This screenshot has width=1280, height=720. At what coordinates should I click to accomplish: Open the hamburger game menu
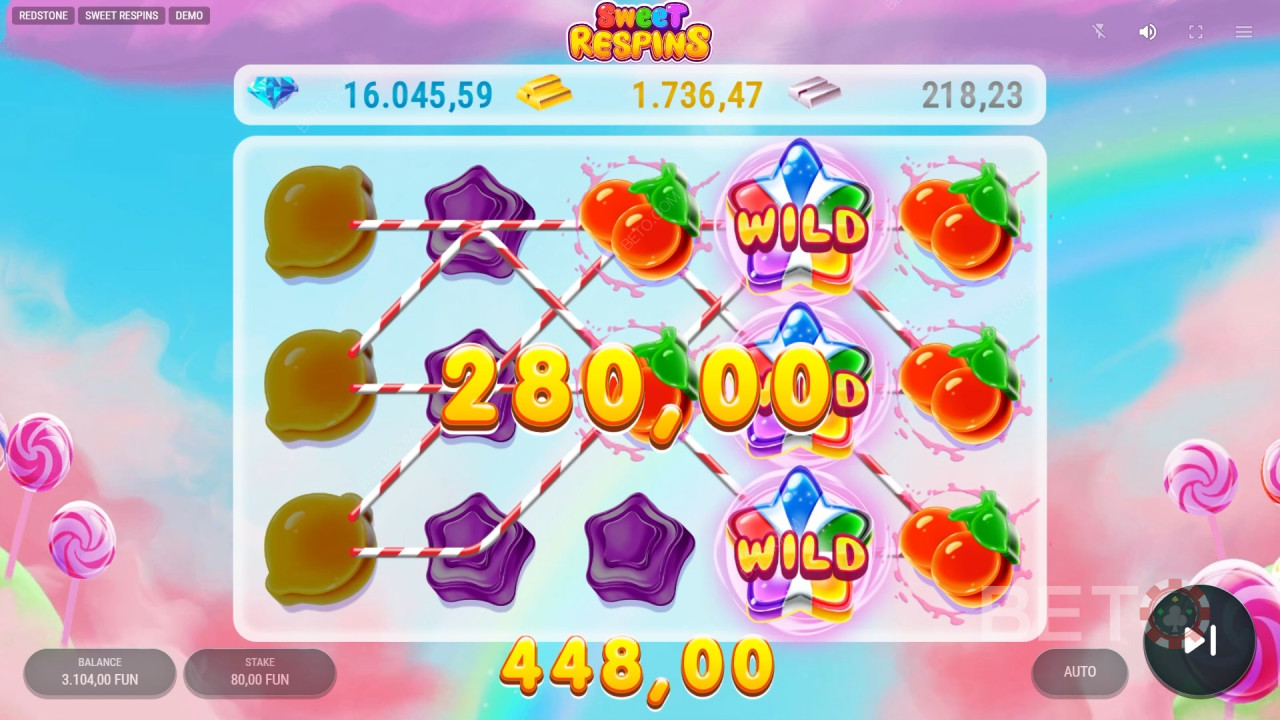(x=1243, y=31)
